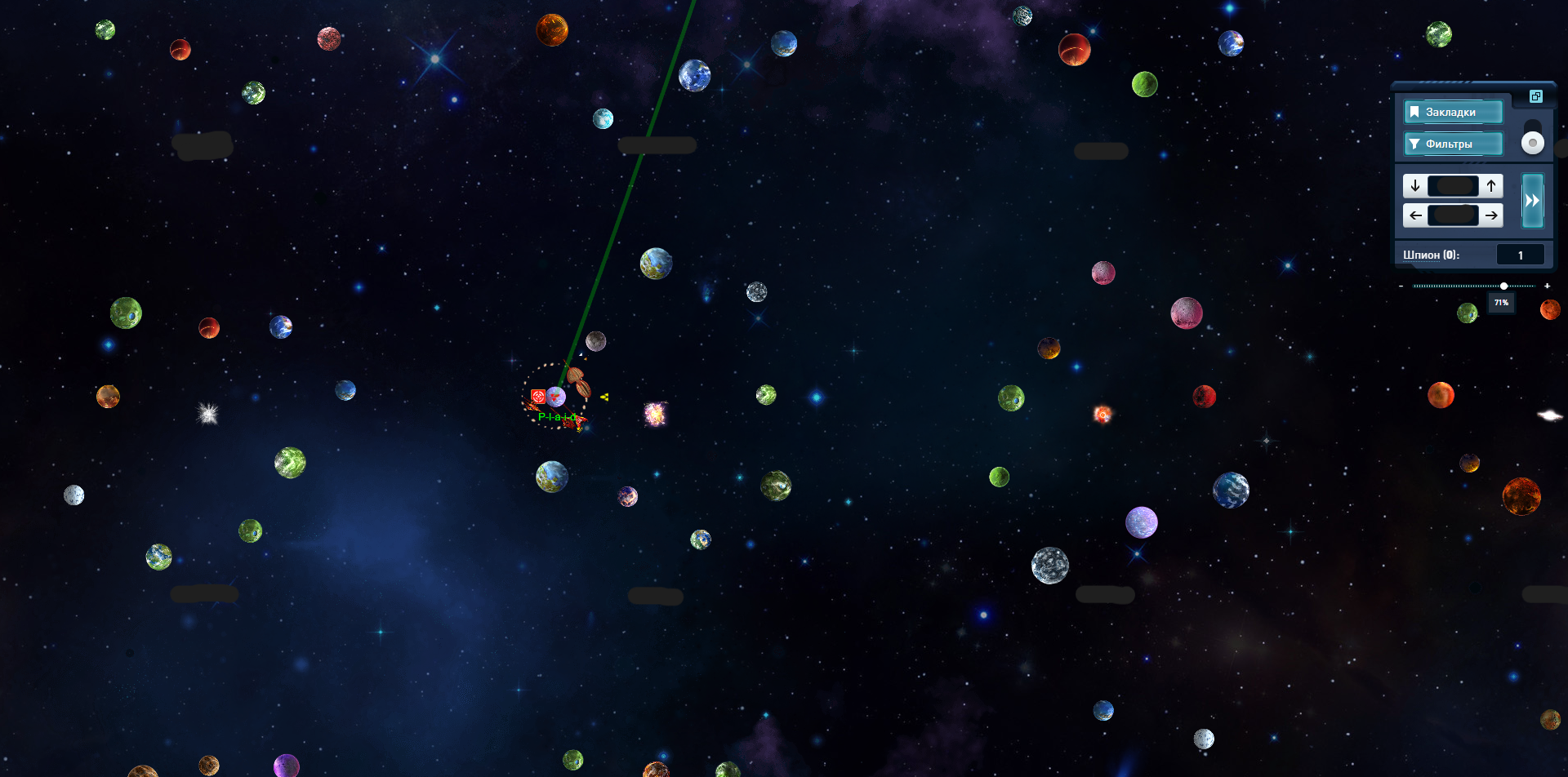
Task: Click the panel's window-restore icon
Action: tap(1535, 96)
